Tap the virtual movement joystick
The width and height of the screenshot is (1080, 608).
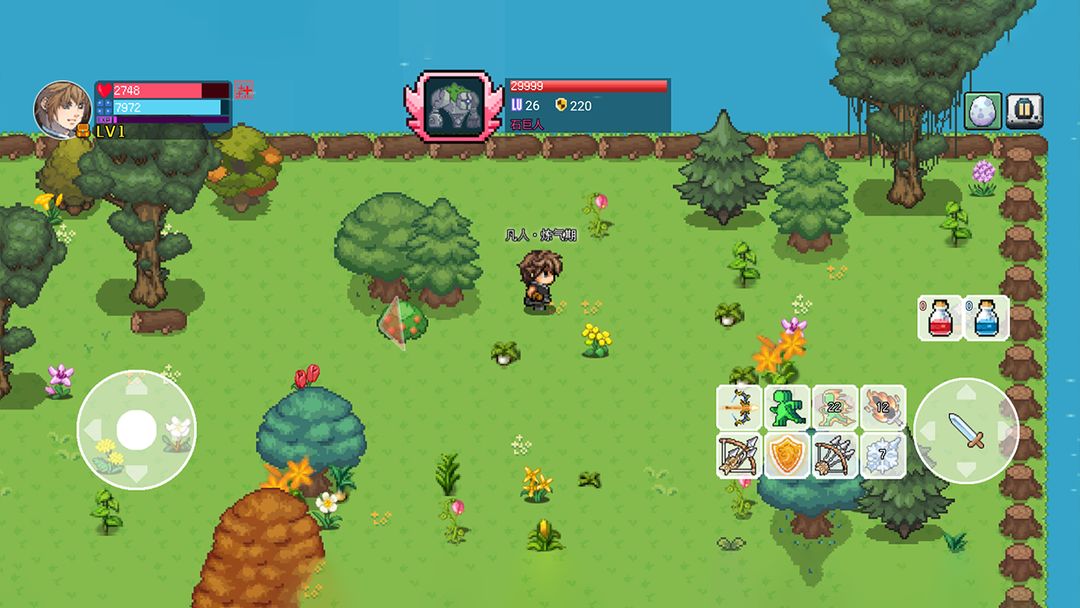click(x=136, y=430)
